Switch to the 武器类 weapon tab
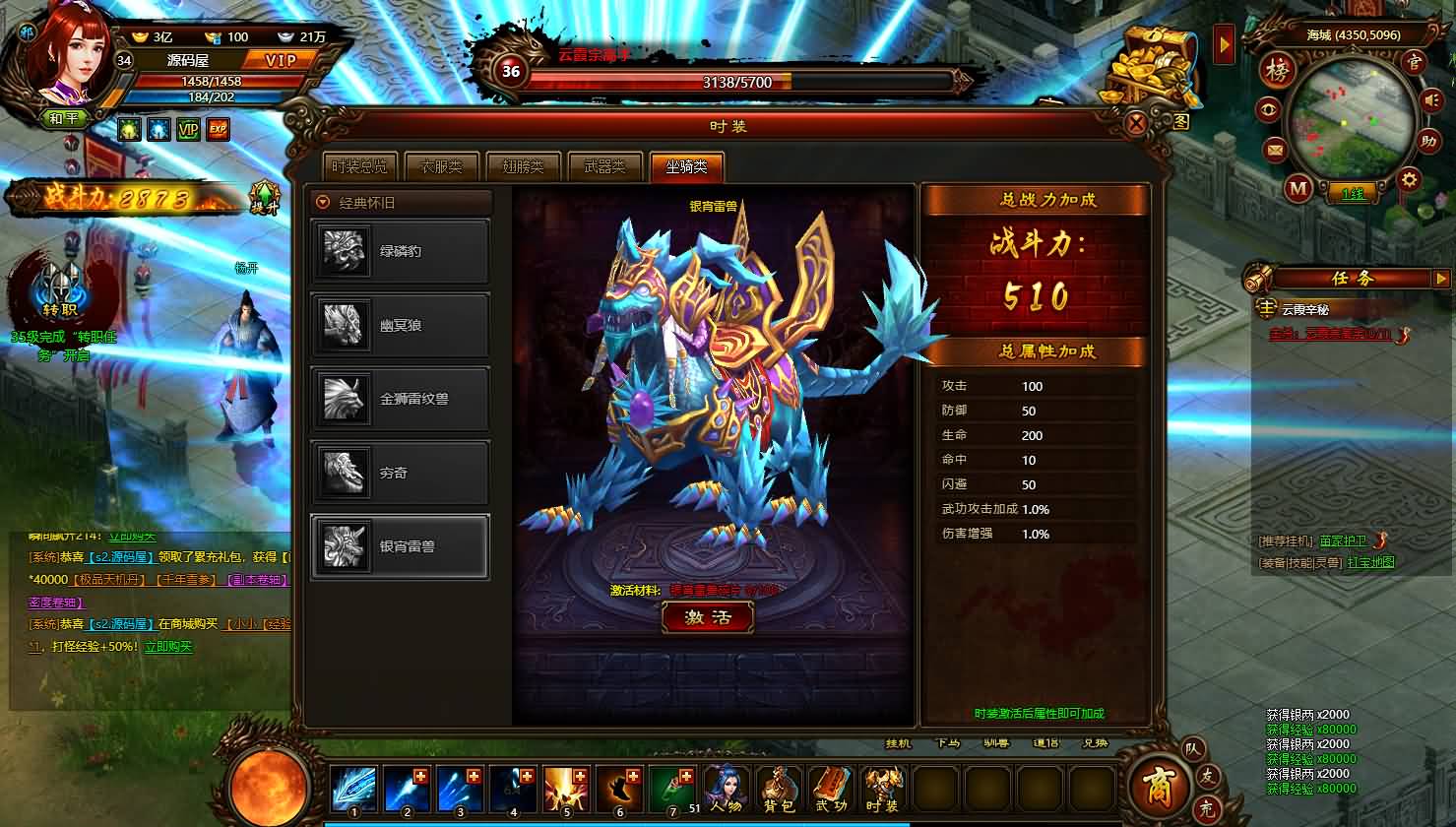This screenshot has height=827, width=1456. [x=603, y=166]
